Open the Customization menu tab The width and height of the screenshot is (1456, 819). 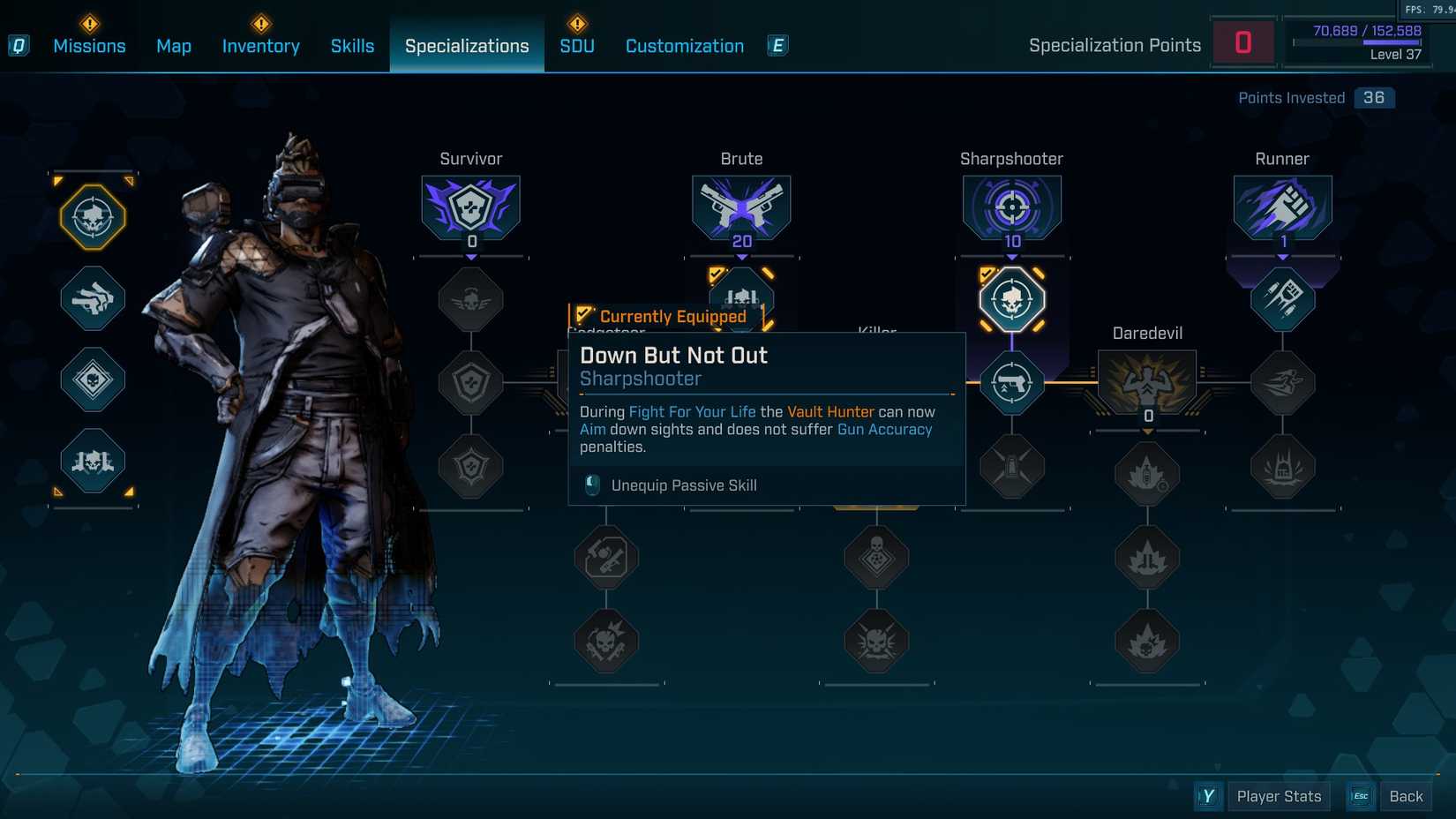coord(684,45)
